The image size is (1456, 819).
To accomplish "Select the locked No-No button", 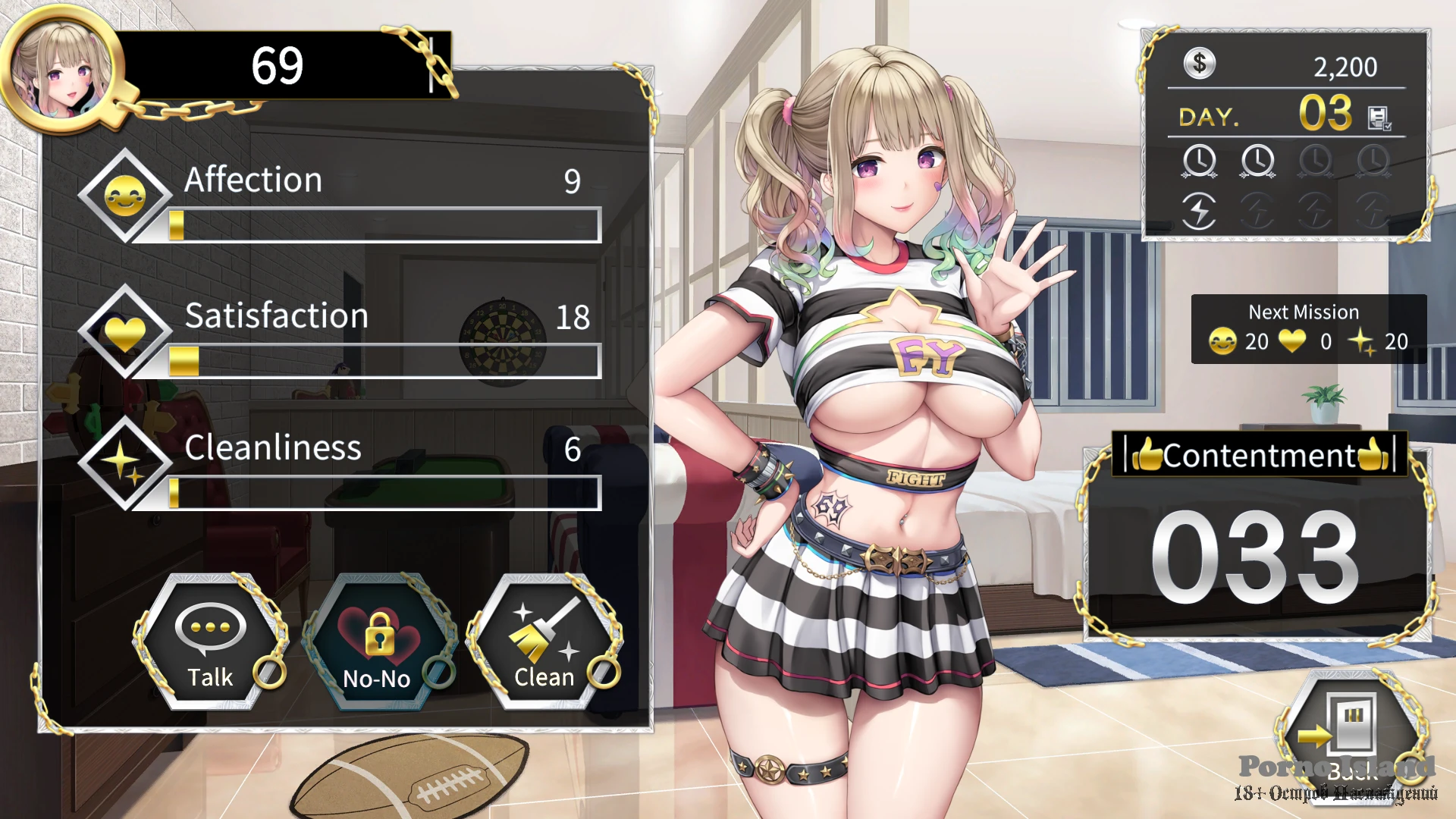I will click(378, 642).
